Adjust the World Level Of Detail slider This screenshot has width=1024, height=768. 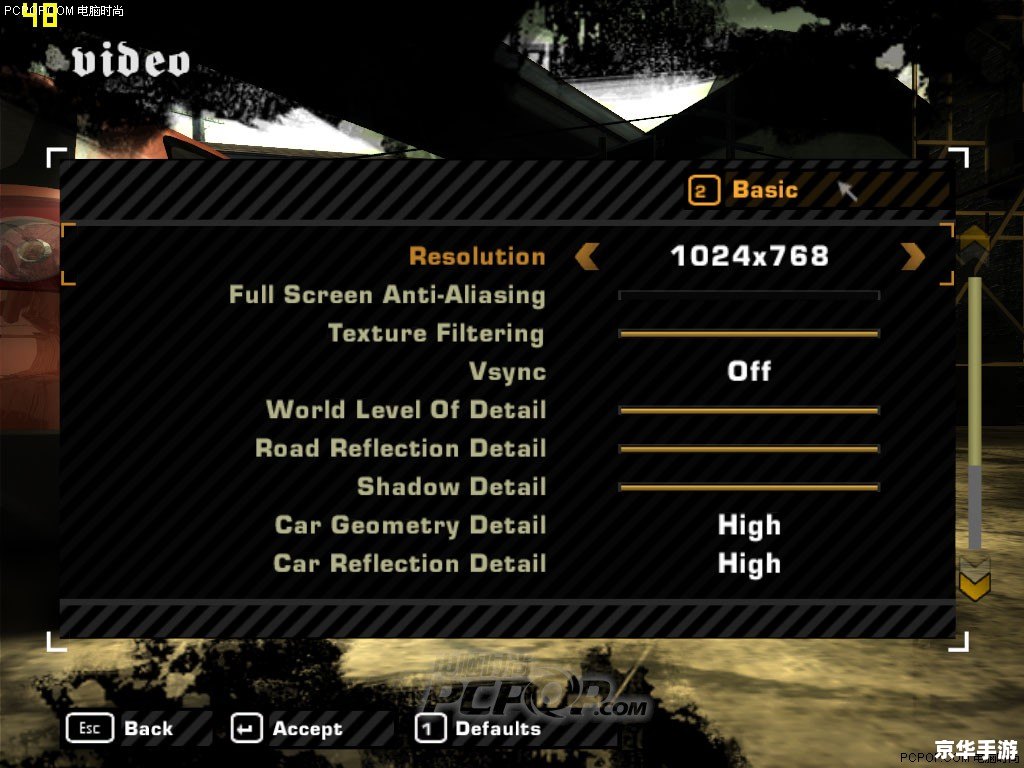coord(749,410)
